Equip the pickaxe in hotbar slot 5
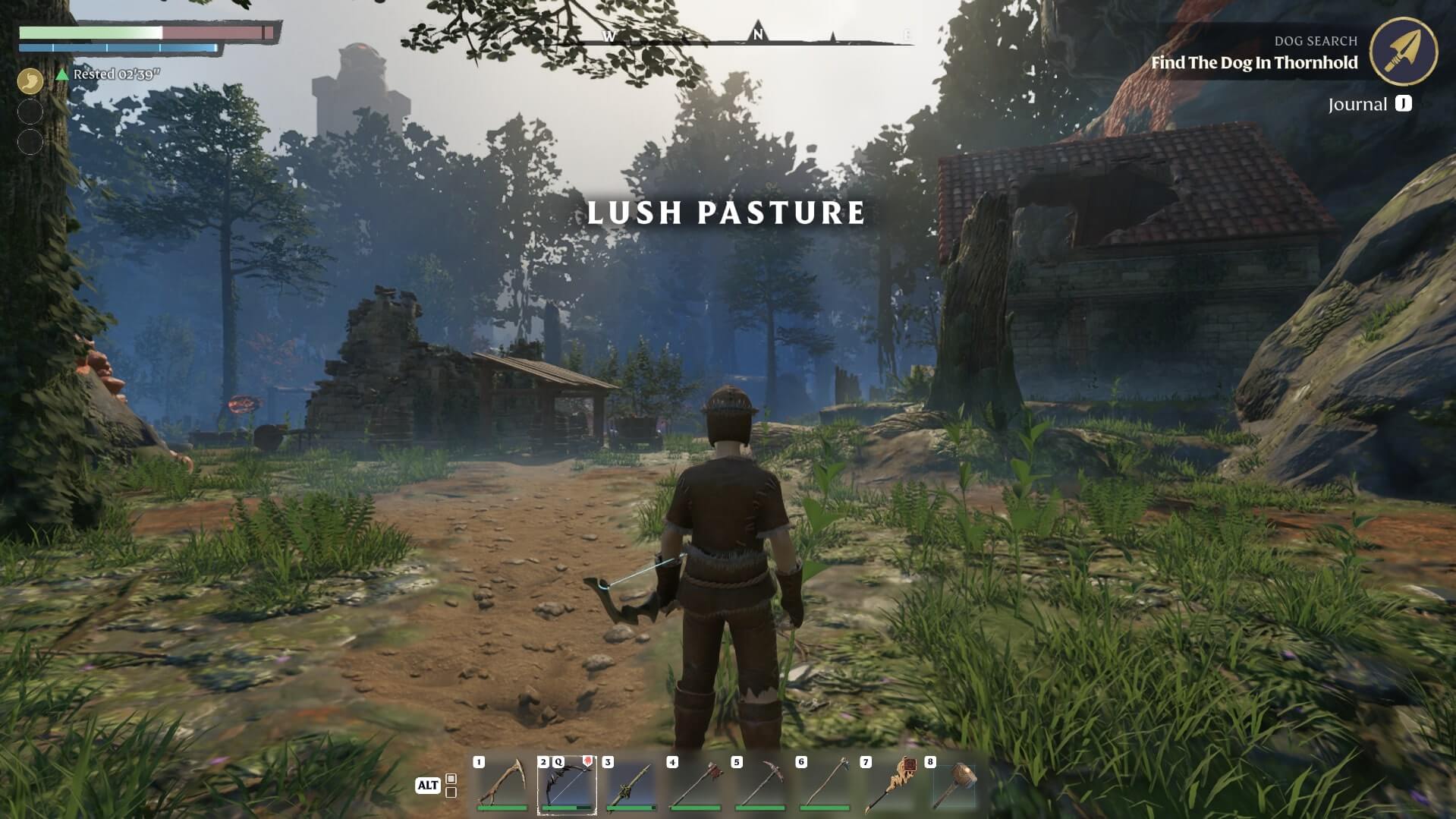 pos(761,782)
